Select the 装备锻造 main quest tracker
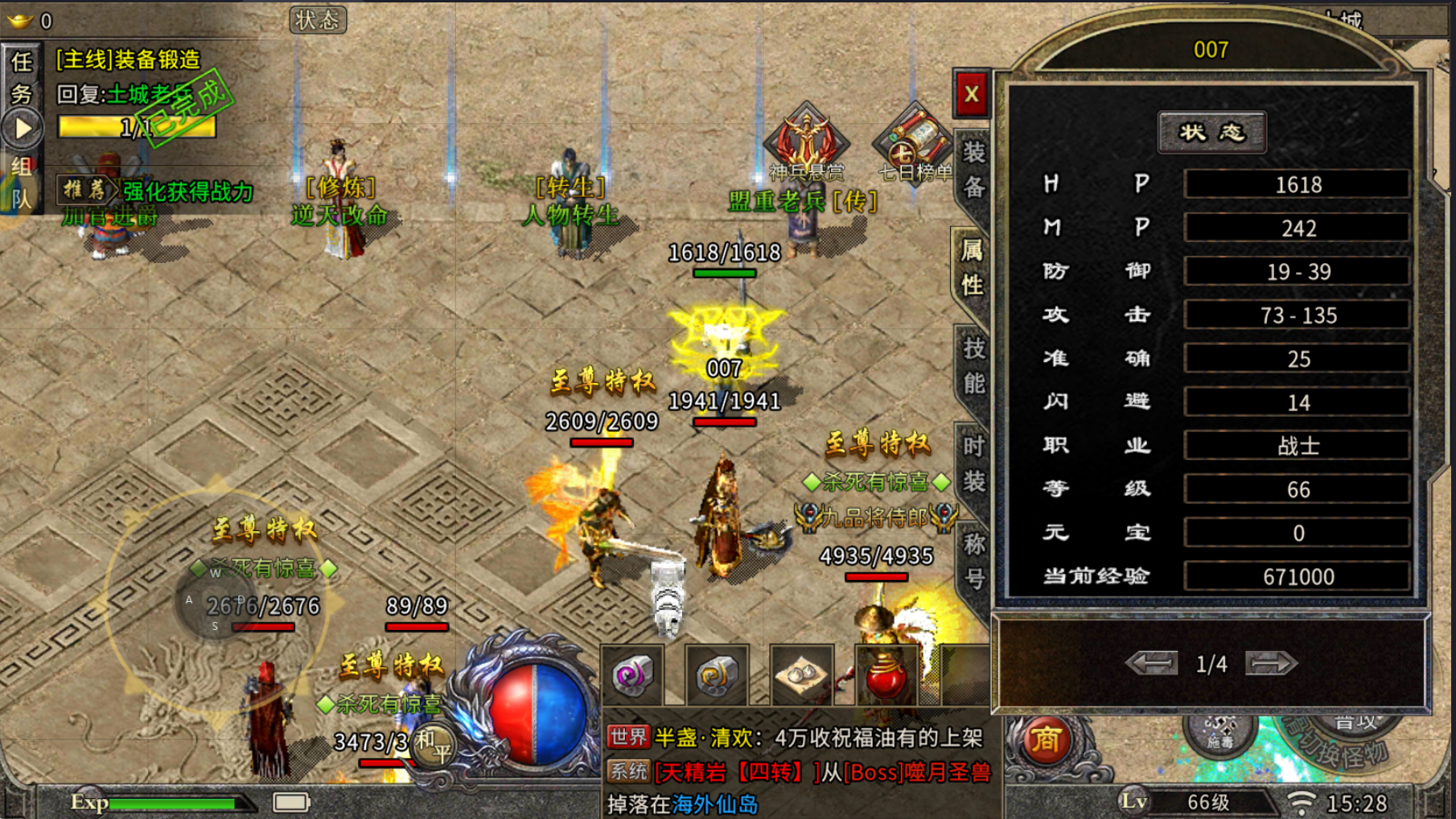This screenshot has height=819, width=1456. 129,60
